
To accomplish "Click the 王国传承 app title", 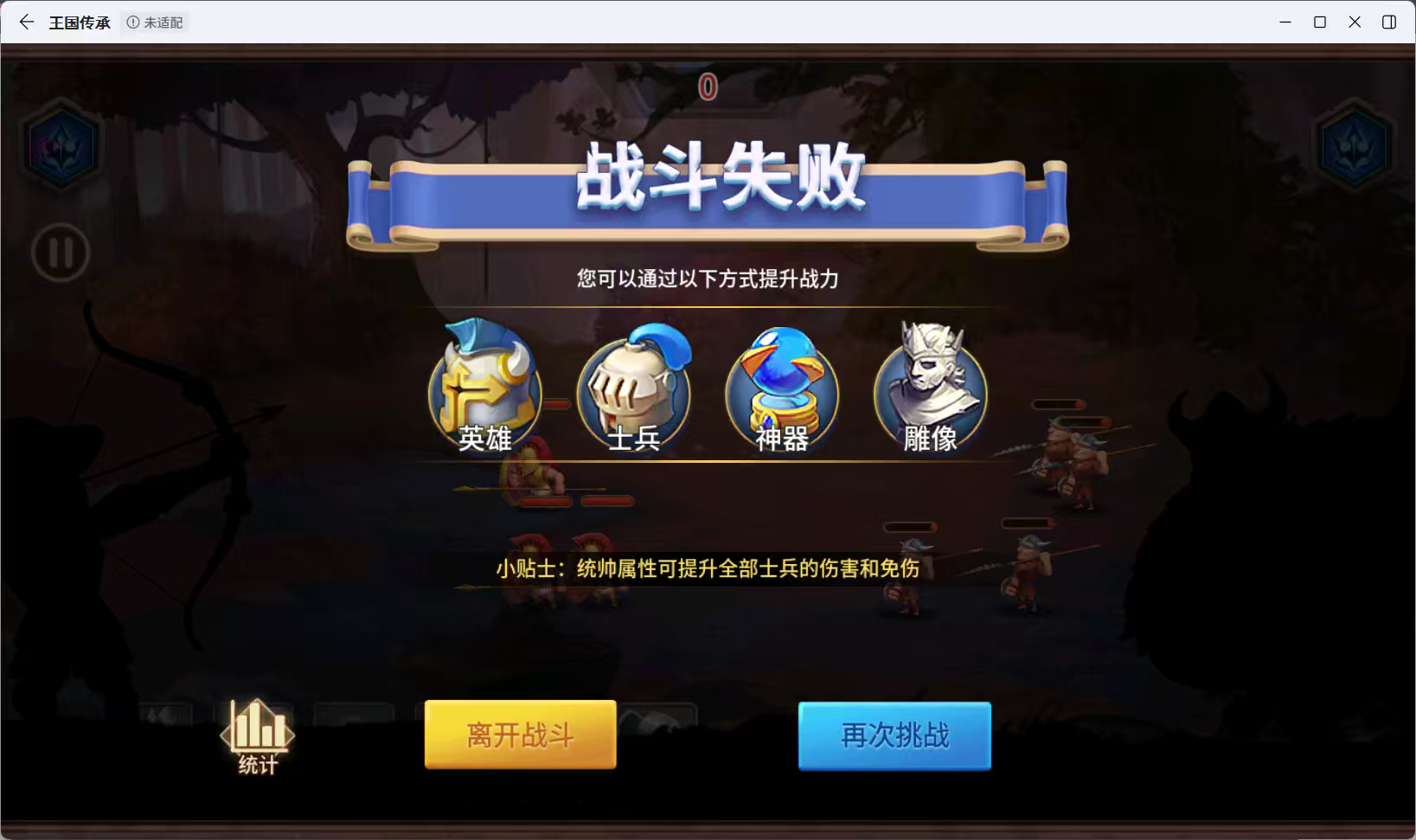I will (80, 22).
